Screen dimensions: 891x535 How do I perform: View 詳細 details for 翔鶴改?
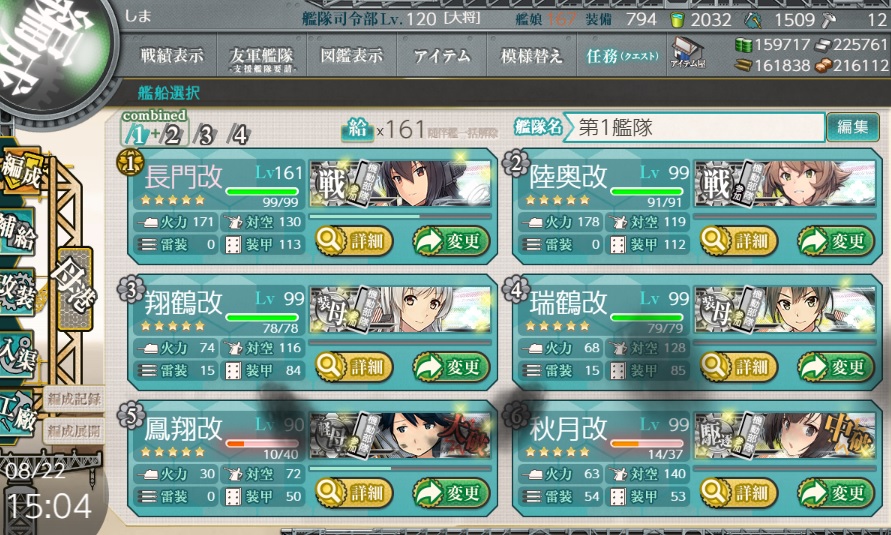[x=351, y=367]
